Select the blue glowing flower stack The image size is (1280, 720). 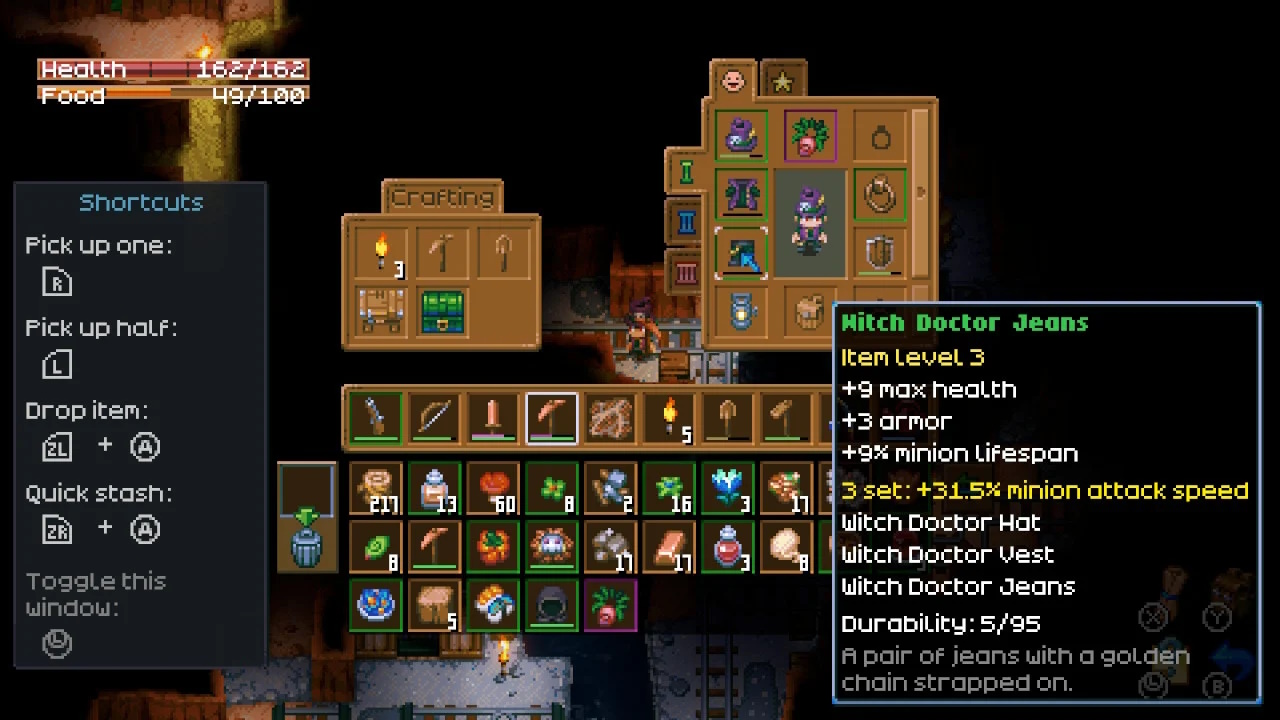tap(728, 488)
